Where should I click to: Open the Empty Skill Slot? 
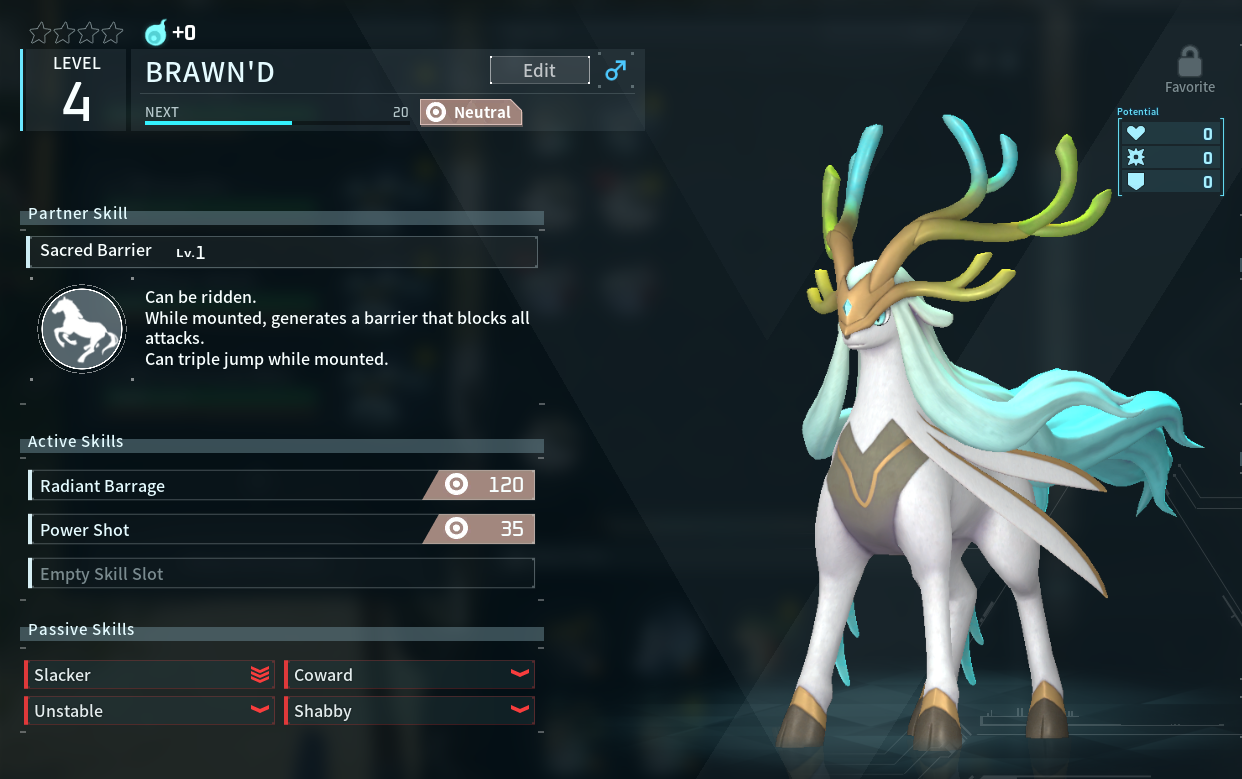(282, 574)
